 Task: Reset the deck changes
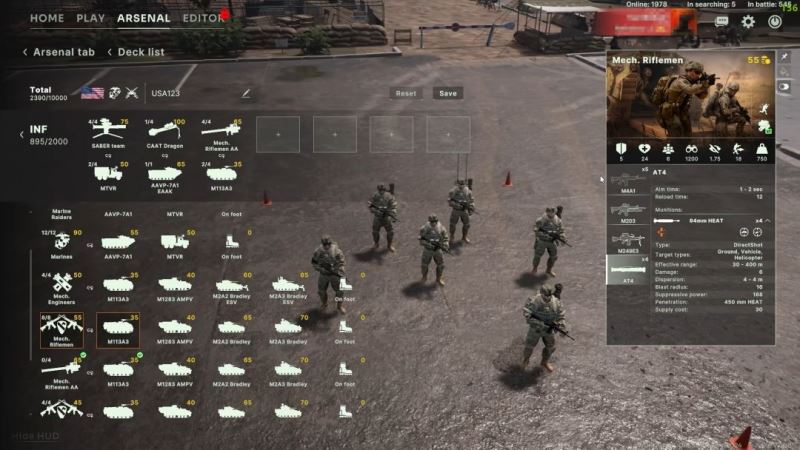pyautogui.click(x=406, y=93)
